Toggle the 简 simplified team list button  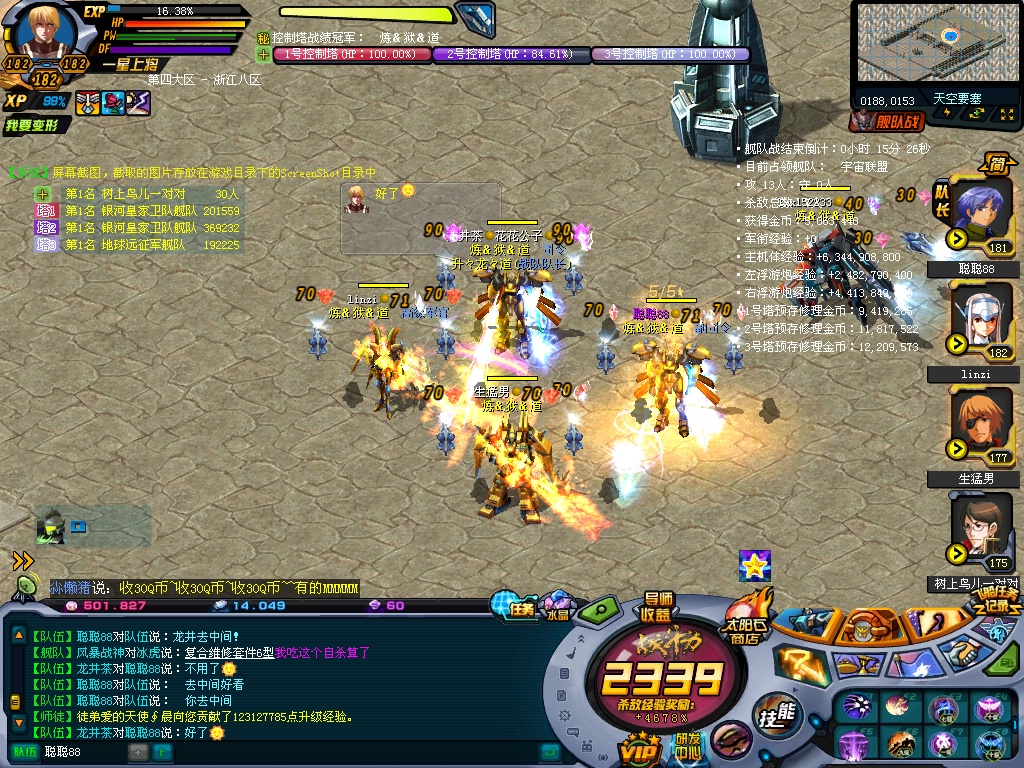pos(997,165)
